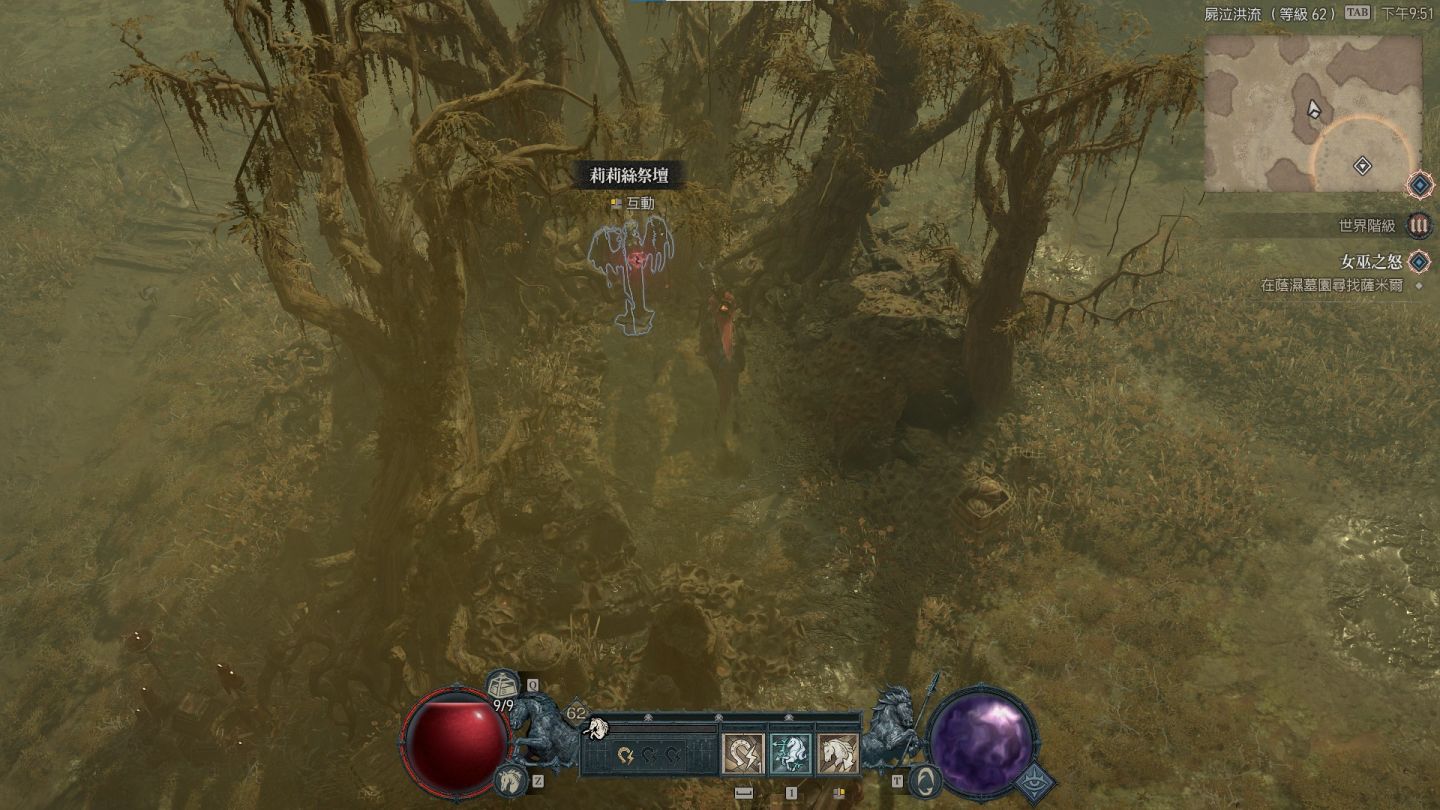
Task: Click the quest diamond icon on the minimap's edge
Action: [1418, 185]
